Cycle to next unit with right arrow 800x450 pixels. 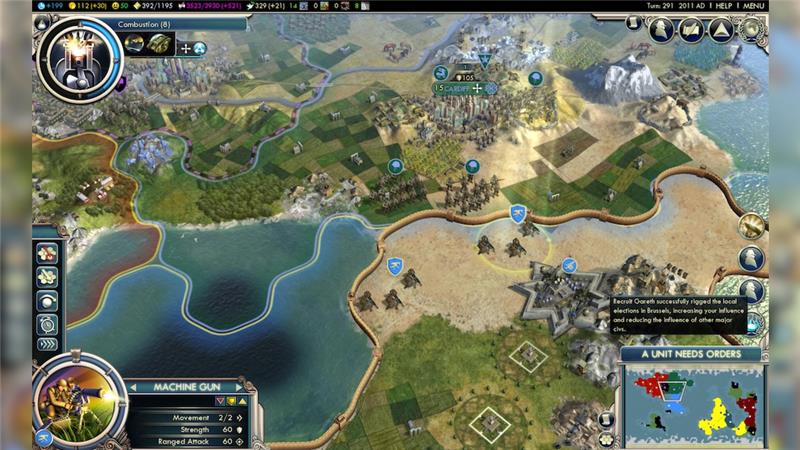(x=239, y=387)
